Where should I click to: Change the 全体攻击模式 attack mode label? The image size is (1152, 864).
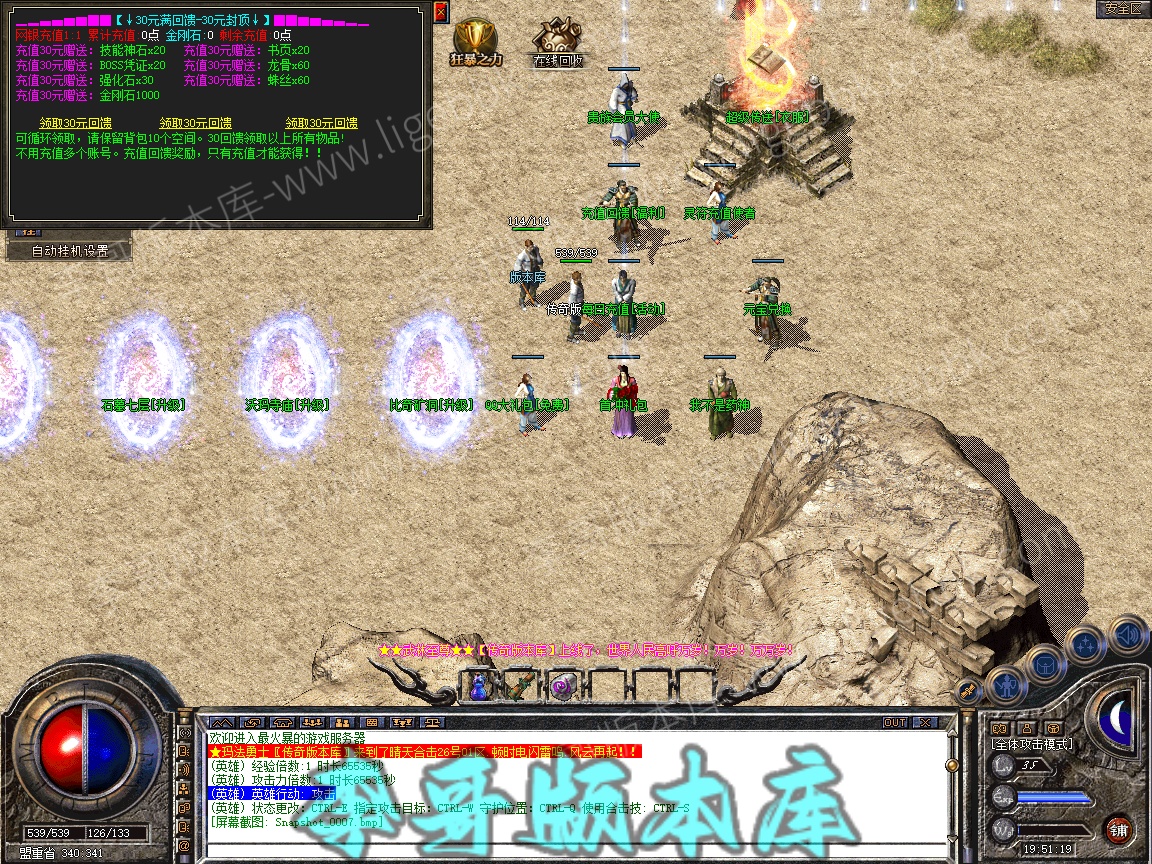click(1031, 744)
